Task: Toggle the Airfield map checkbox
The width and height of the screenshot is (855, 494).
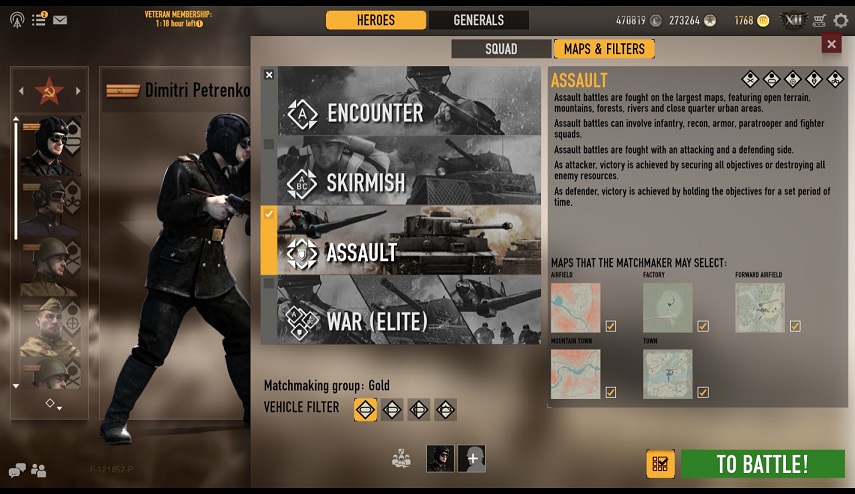Action: 611,326
